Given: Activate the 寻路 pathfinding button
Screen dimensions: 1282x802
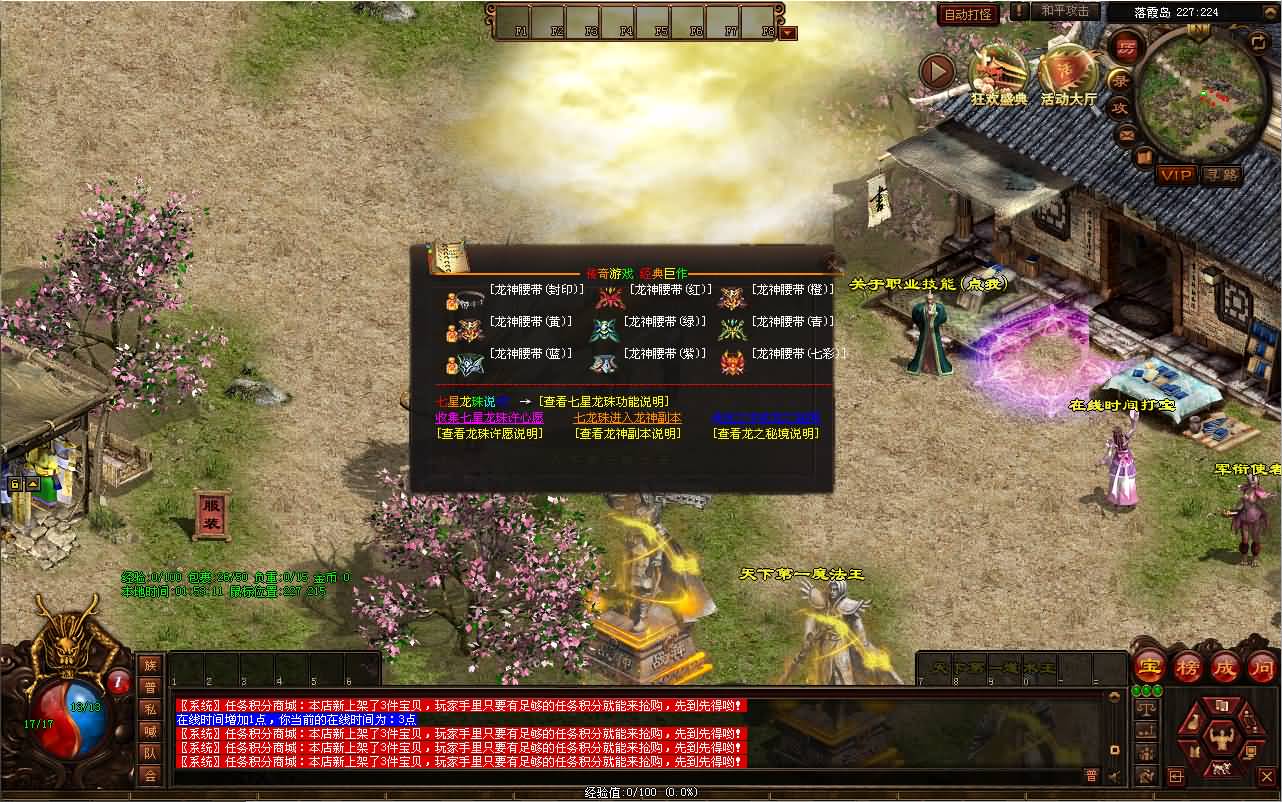Looking at the screenshot, I should 1221,175.
